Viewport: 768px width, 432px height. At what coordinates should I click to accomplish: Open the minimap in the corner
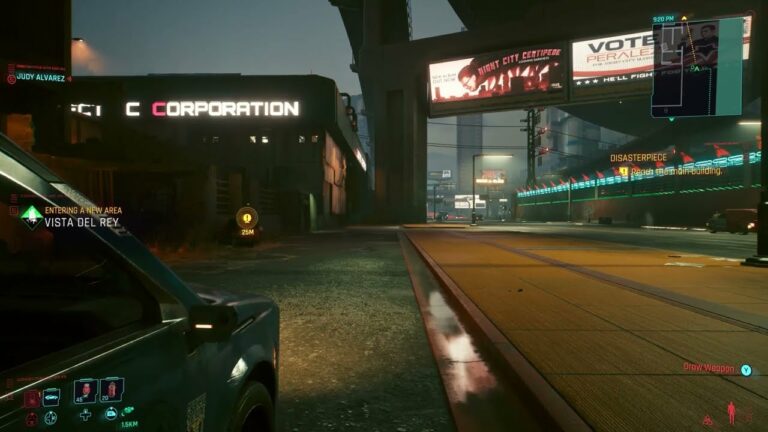pyautogui.click(x=697, y=66)
